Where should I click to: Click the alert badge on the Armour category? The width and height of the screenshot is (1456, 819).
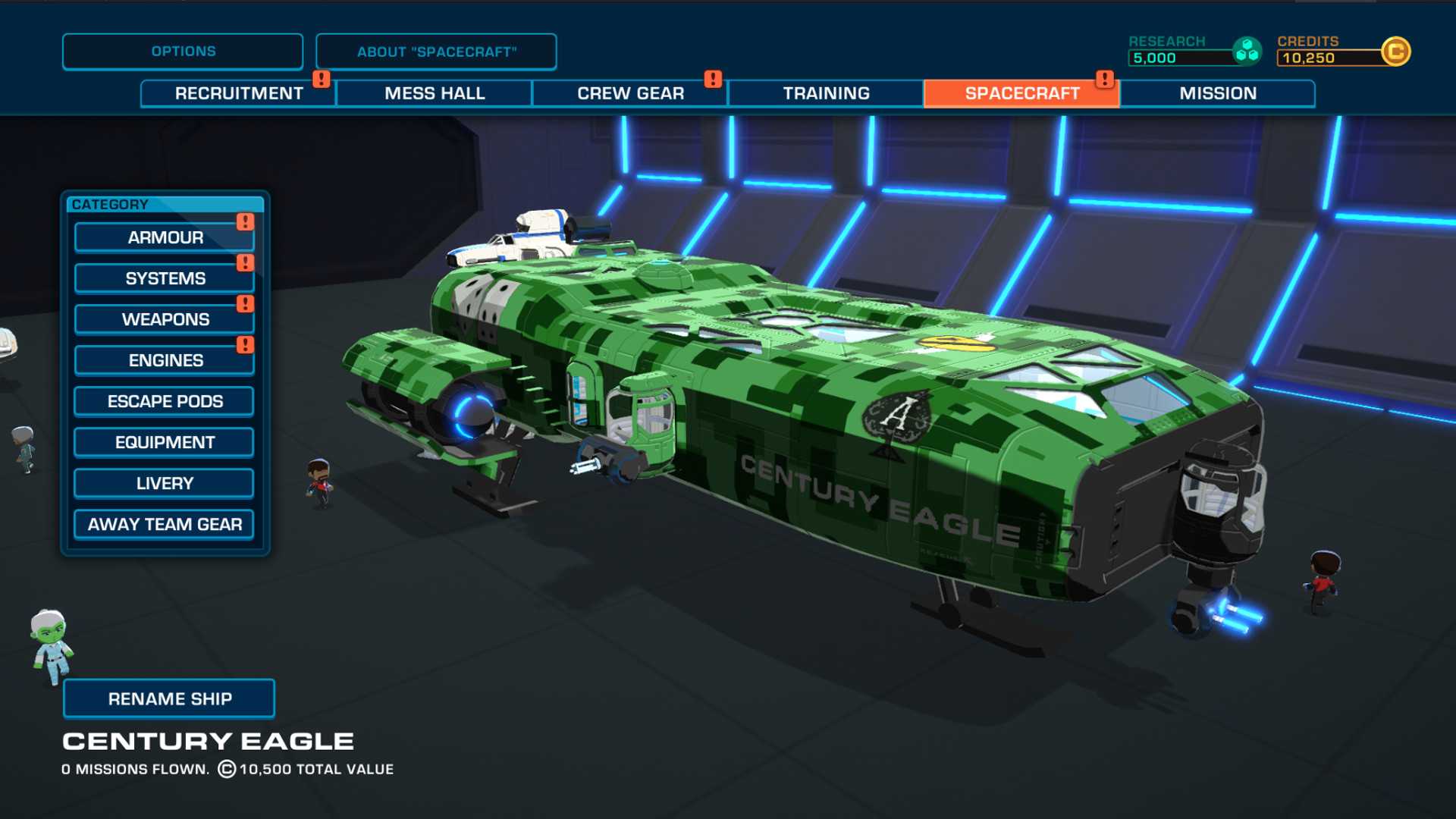244,221
